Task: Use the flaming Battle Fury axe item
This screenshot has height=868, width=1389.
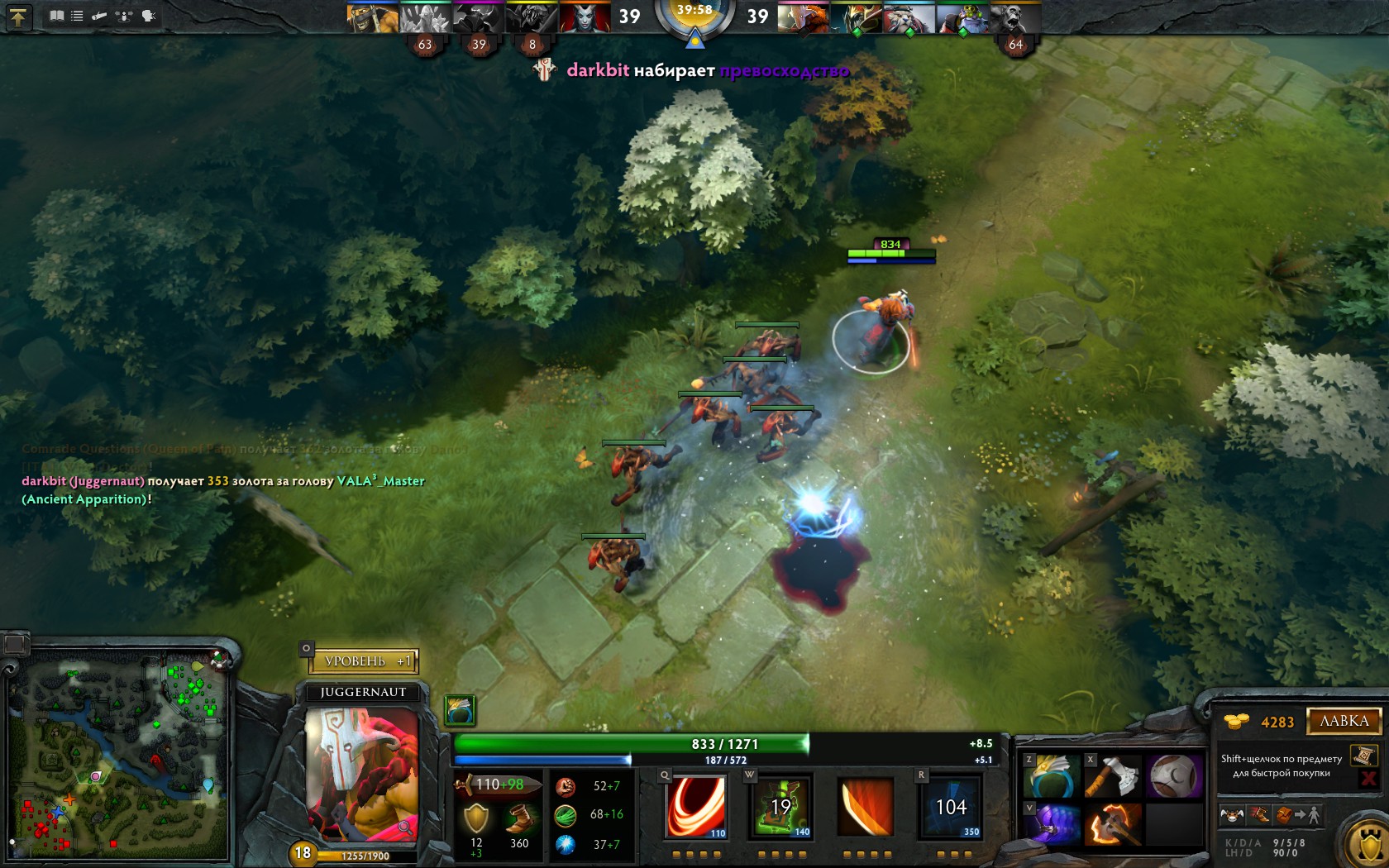Action: click(1113, 824)
